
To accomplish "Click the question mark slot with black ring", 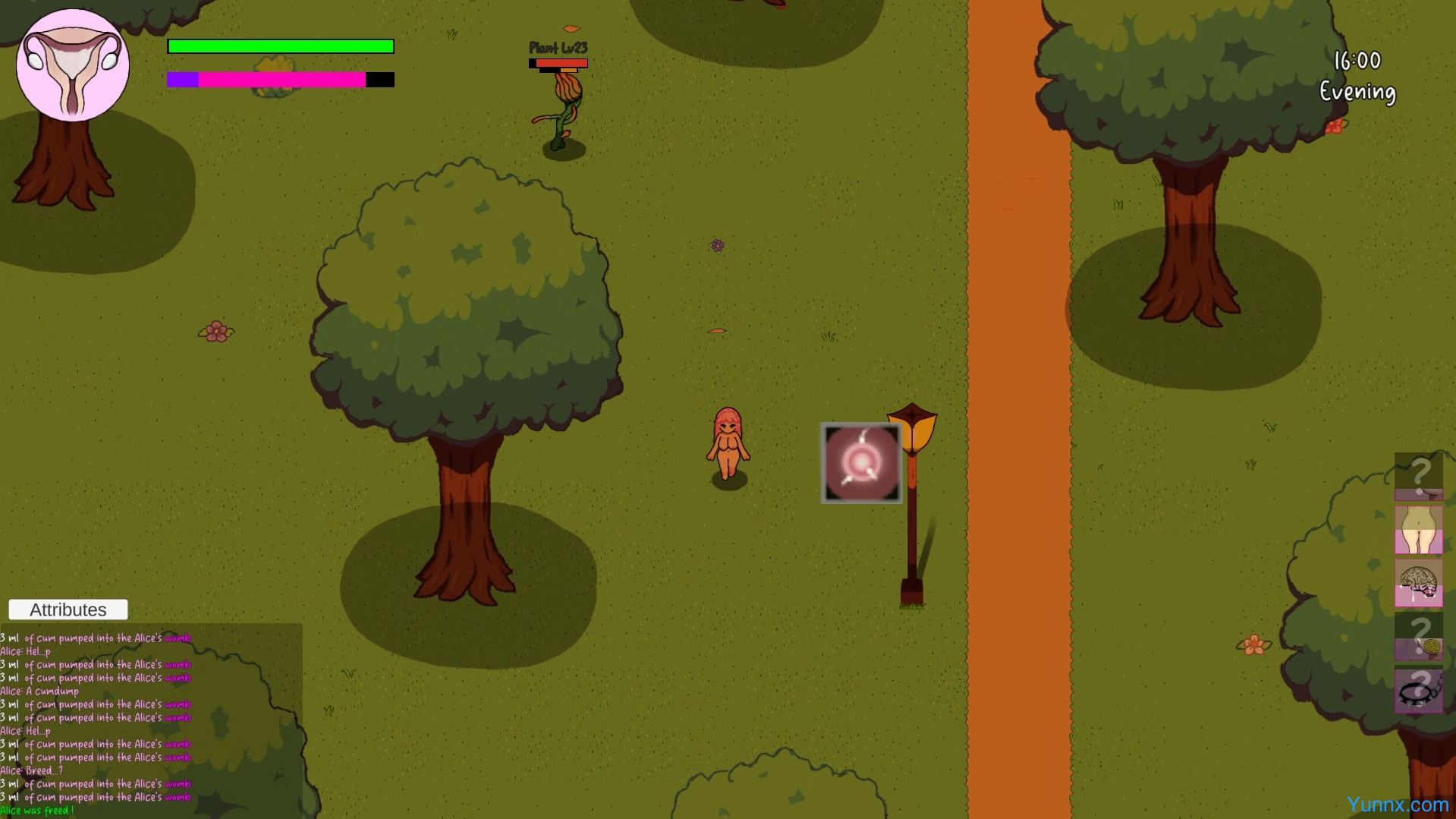I will [1418, 690].
